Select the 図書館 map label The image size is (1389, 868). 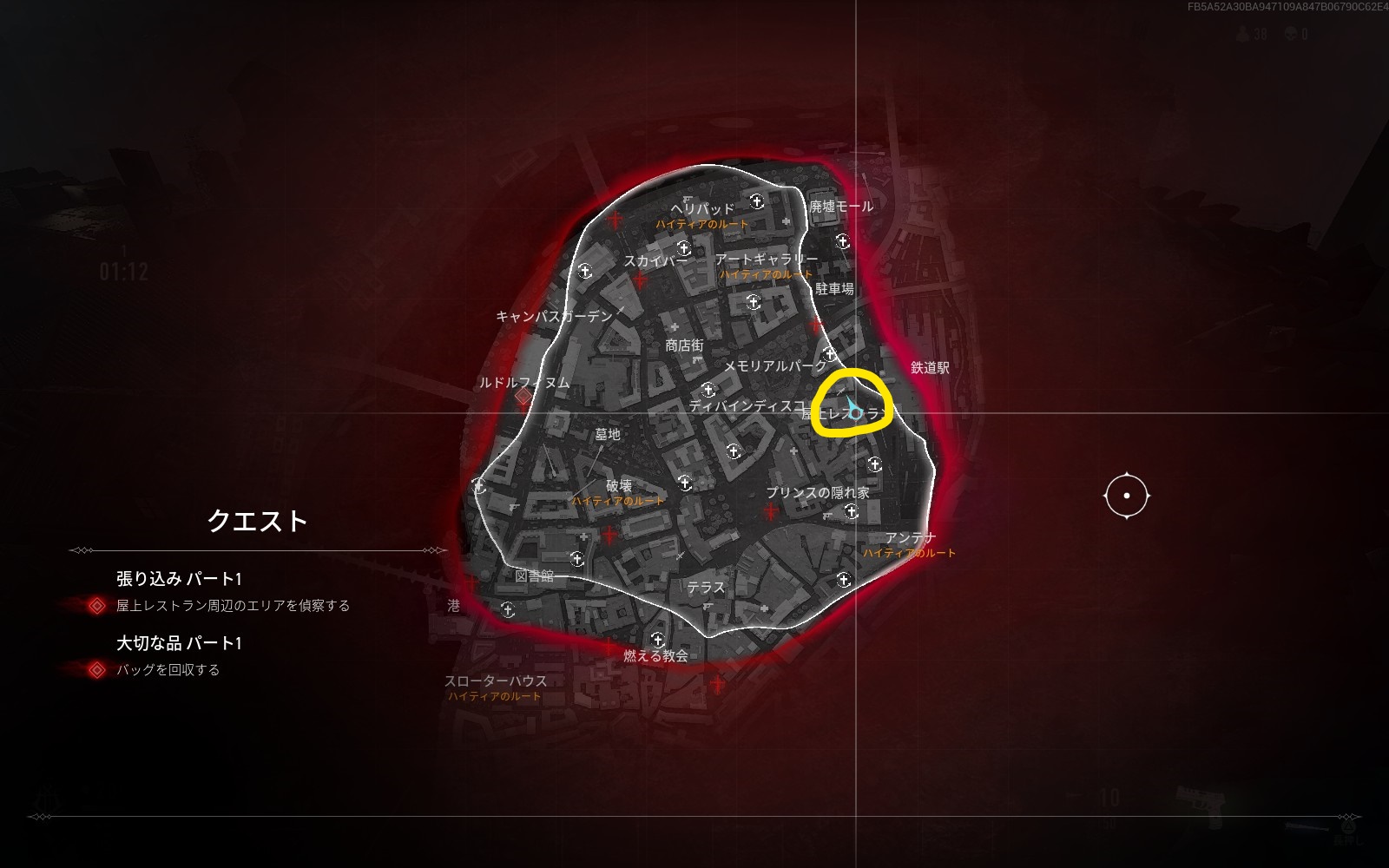click(x=534, y=575)
